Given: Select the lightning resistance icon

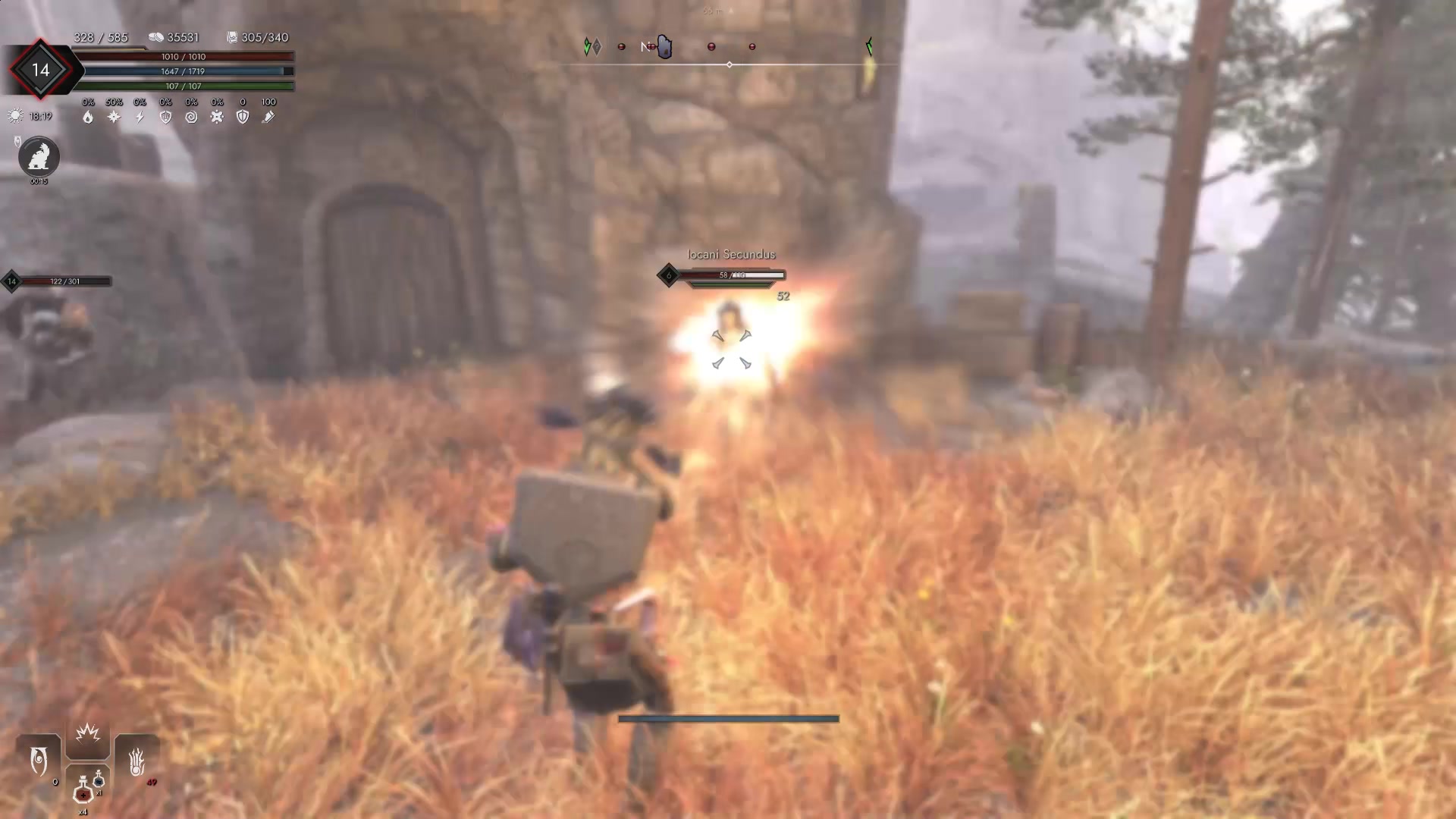Looking at the screenshot, I should point(138,117).
